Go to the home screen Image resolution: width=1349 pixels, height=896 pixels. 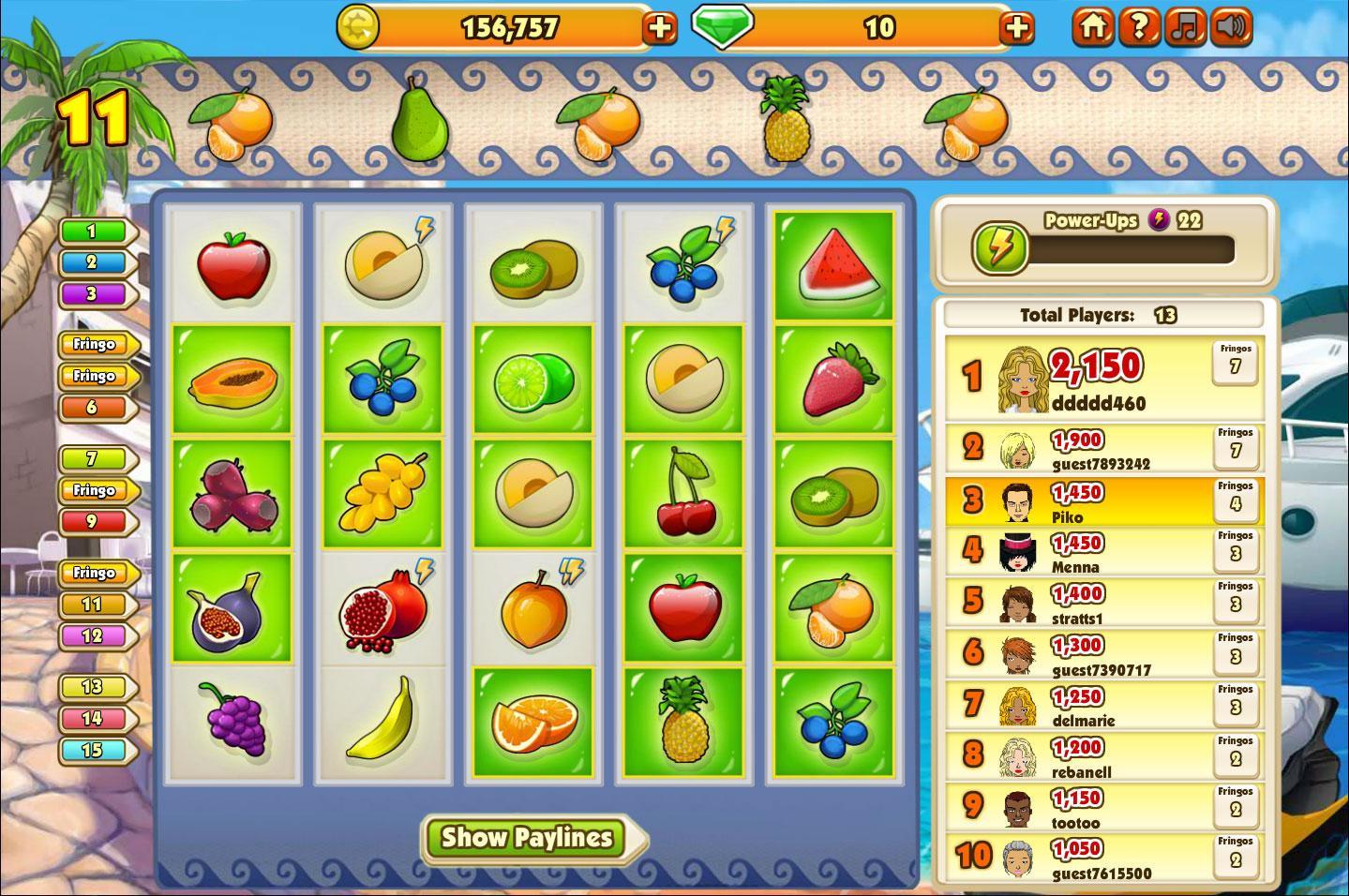coord(1092,27)
